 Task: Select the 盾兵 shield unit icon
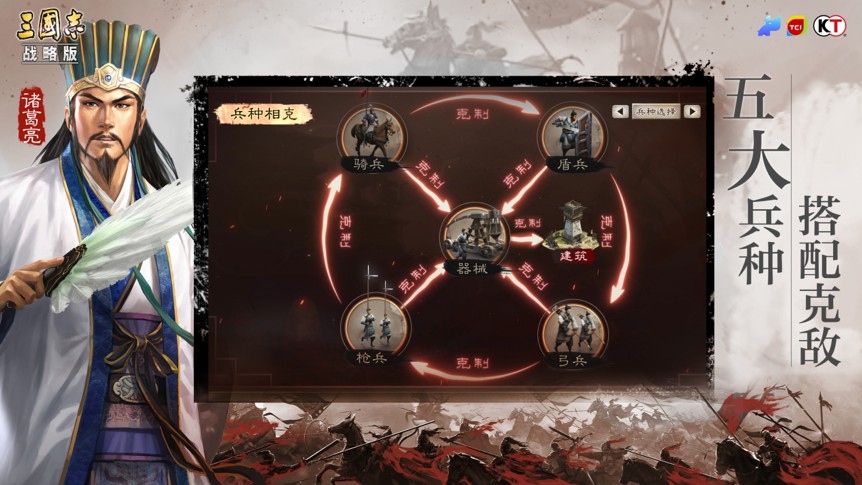(571, 133)
